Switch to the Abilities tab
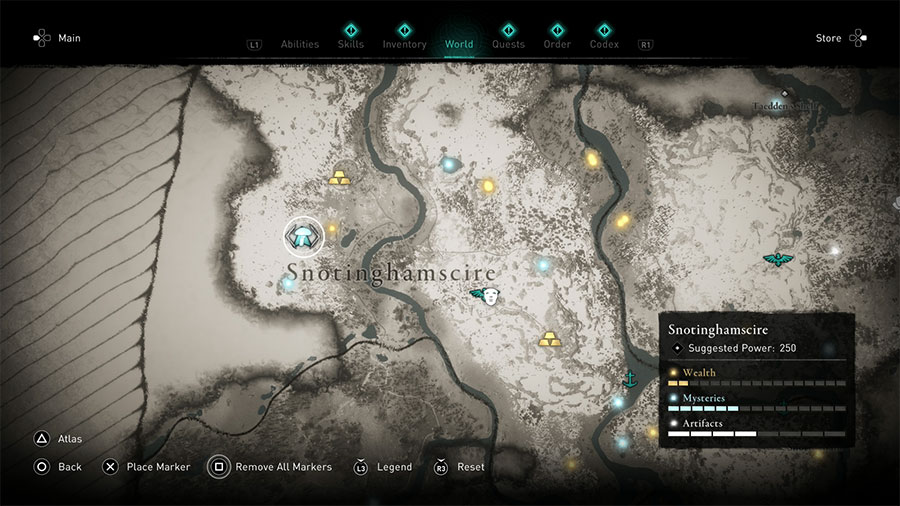Viewport: 900px width, 506px height. [299, 44]
